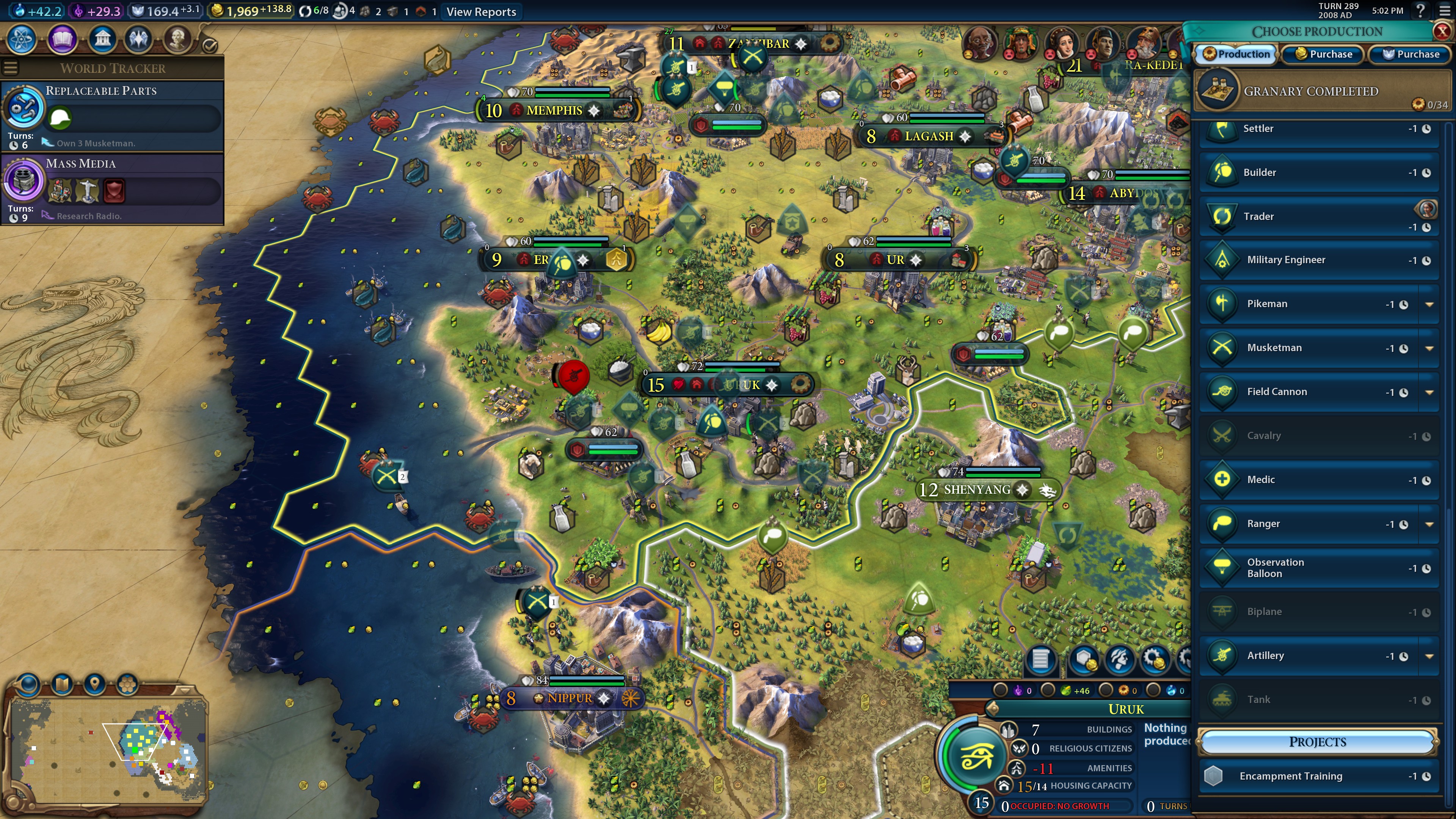
Task: Expand the Pikeman dropdown arrow
Action: 1429,304
